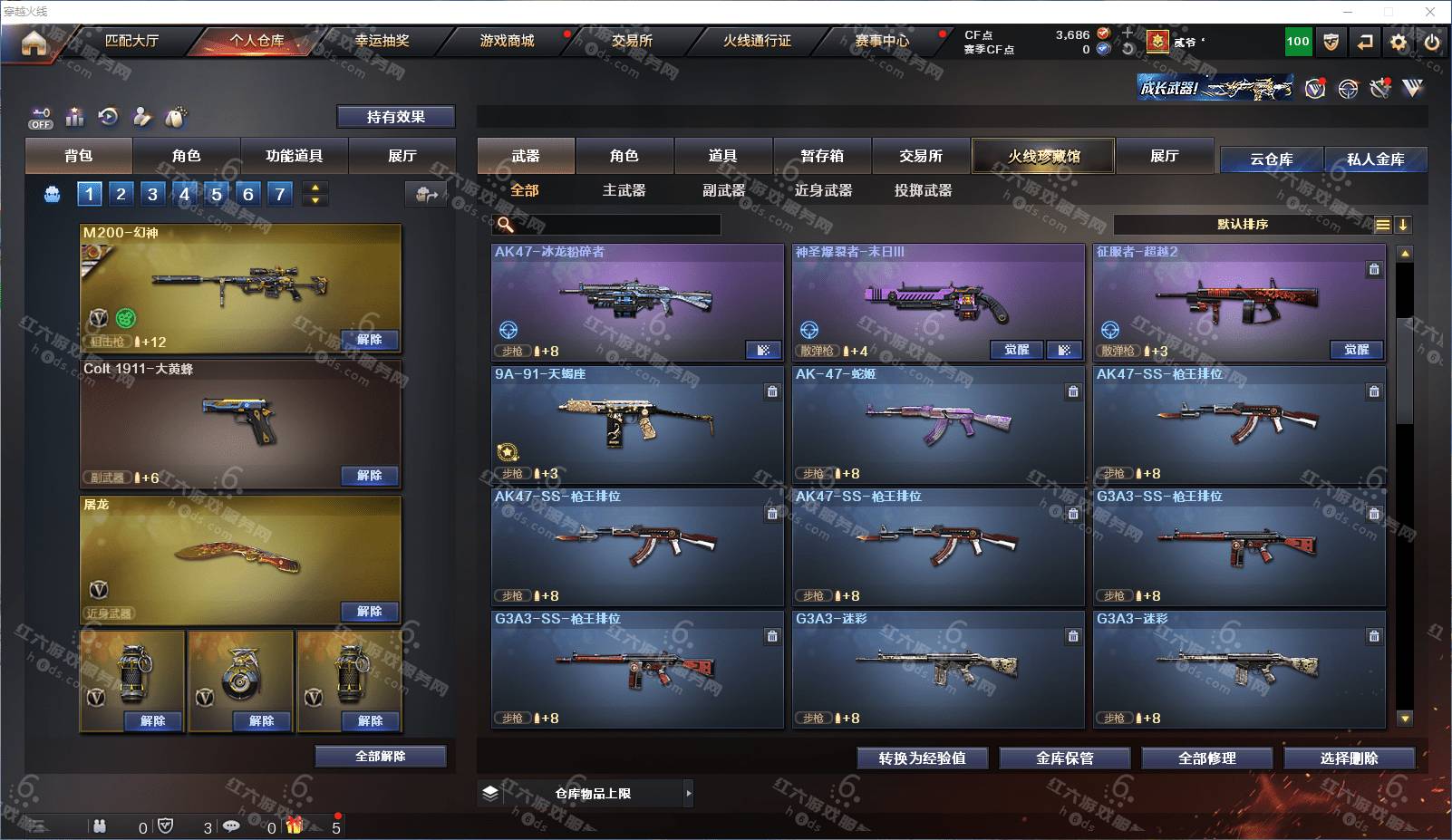Choose the 9A-91-天蝎座 weapon card
The height and width of the screenshot is (840, 1452).
click(637, 423)
